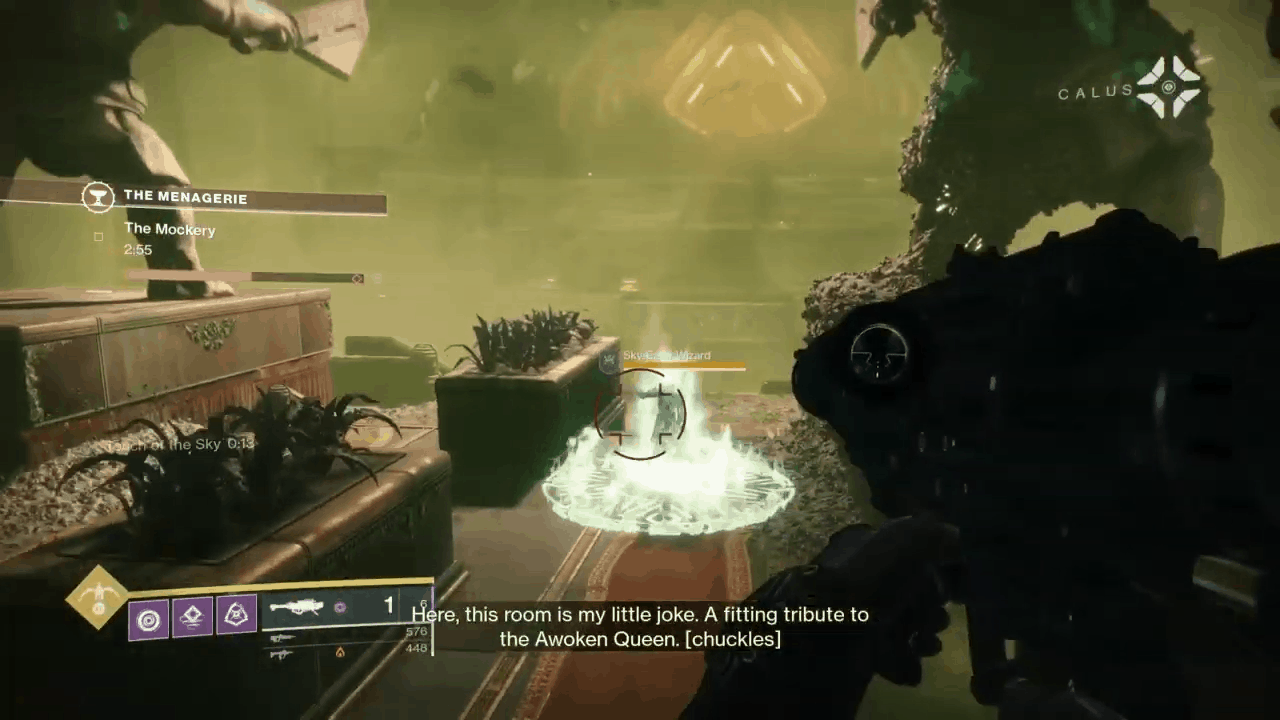Select The Mockery objective label

click(169, 229)
